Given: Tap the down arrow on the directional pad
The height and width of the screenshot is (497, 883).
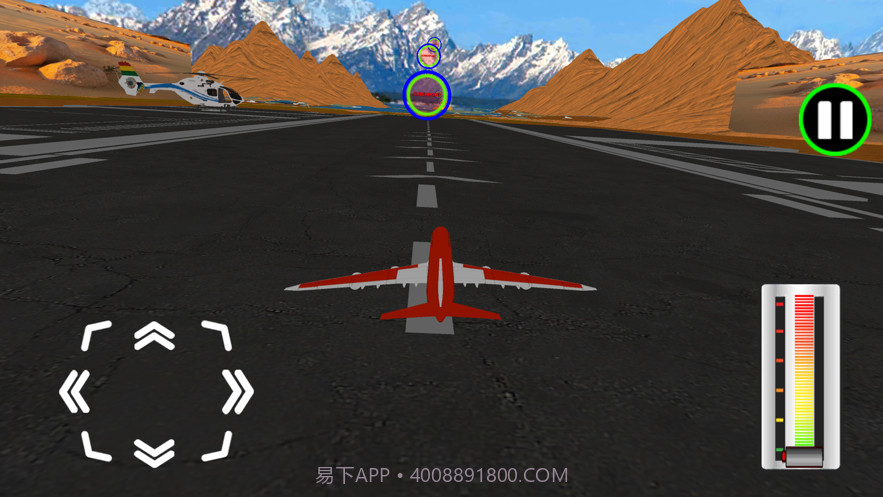Looking at the screenshot, I should tap(155, 453).
